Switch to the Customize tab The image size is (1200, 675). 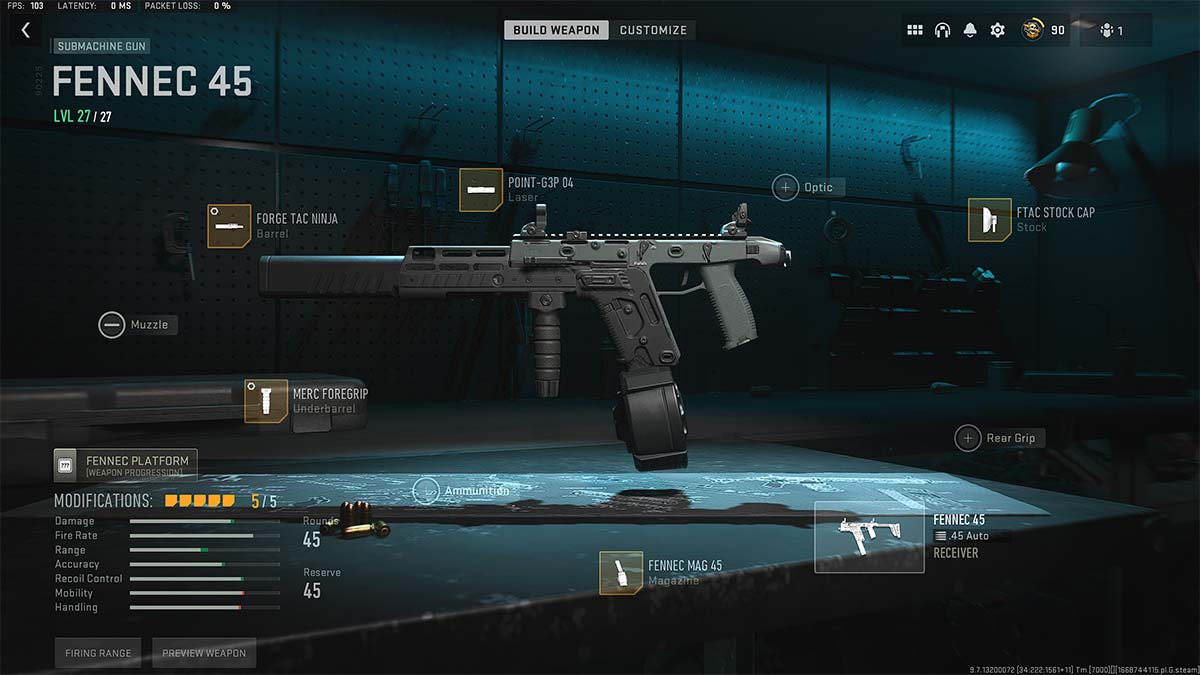[x=653, y=30]
